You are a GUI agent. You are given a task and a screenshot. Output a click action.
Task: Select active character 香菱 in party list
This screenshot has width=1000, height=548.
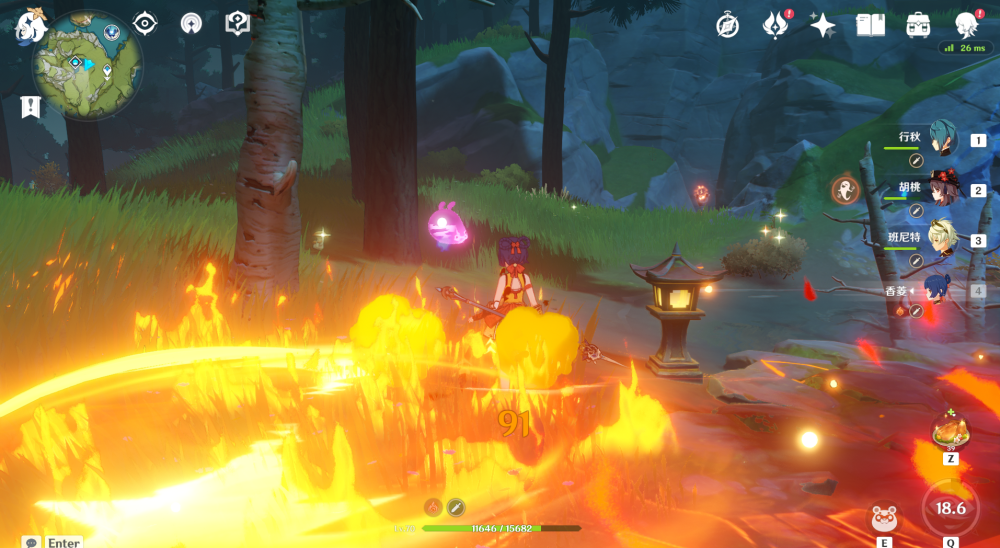[938, 291]
